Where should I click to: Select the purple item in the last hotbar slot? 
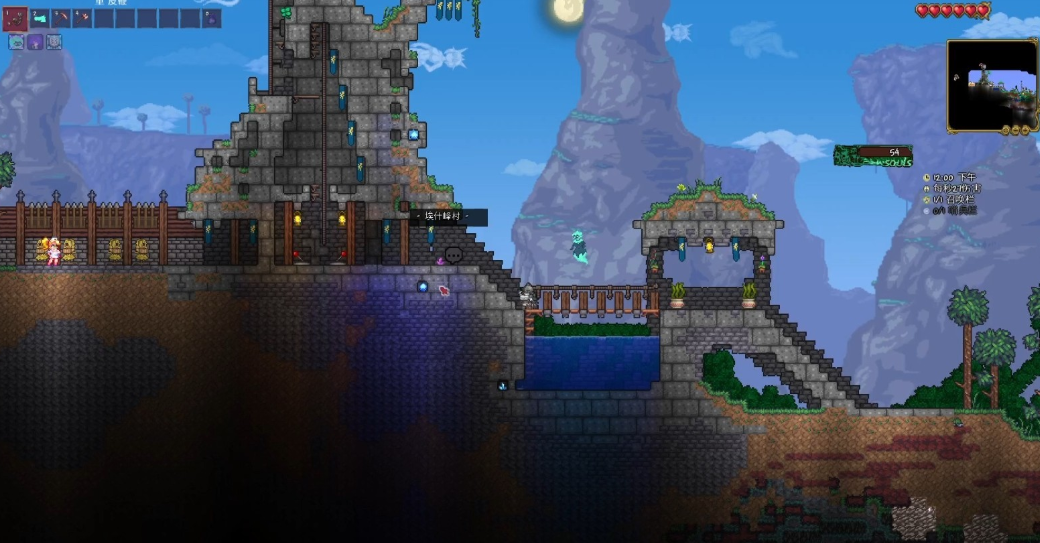tap(212, 18)
